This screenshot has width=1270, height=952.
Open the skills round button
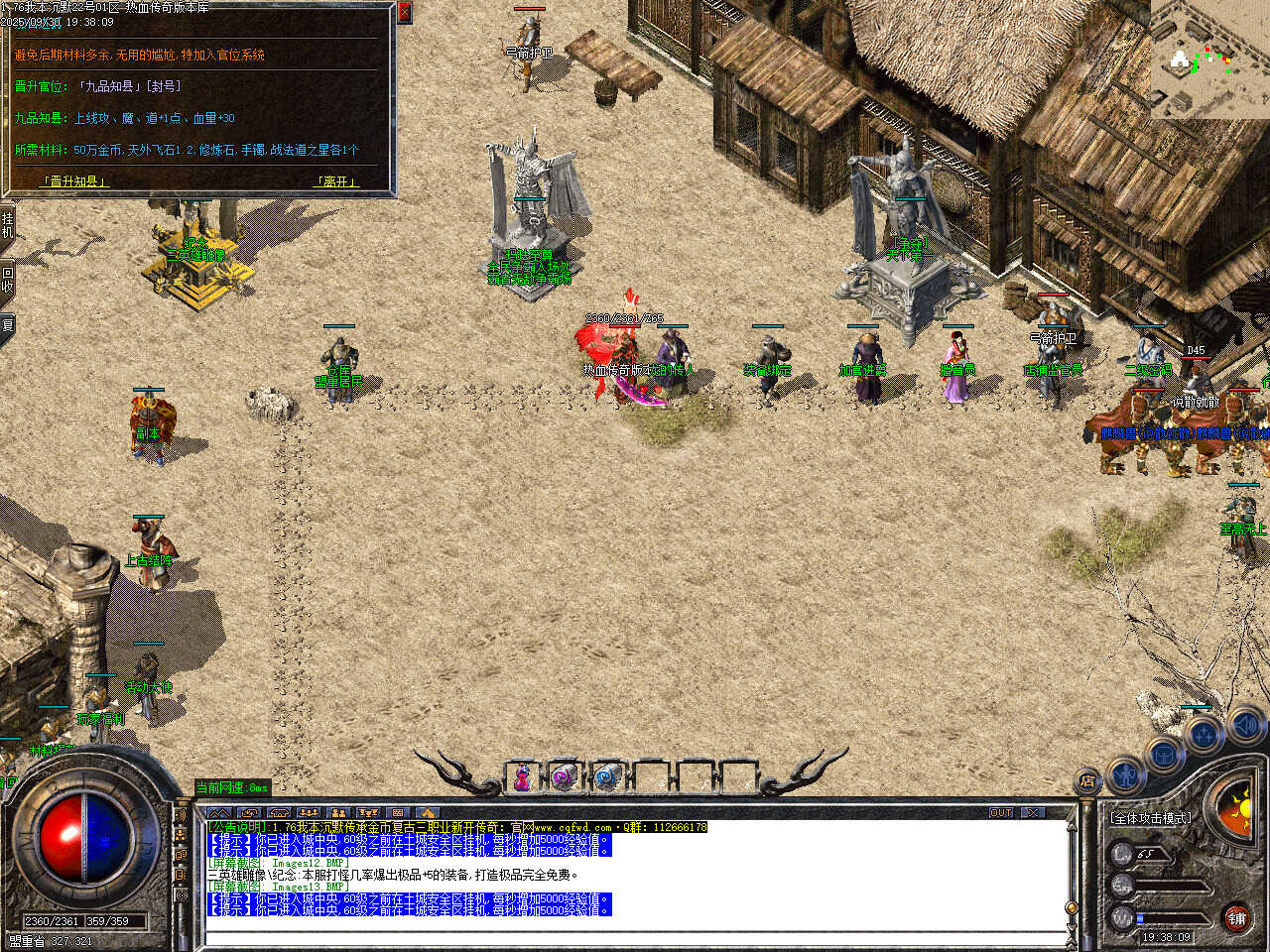(1204, 736)
